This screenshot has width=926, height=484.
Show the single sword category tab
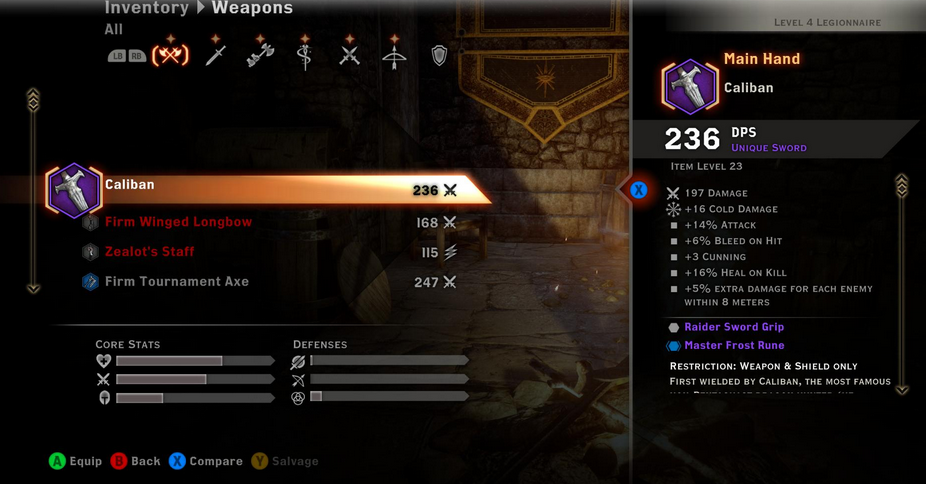[x=216, y=55]
